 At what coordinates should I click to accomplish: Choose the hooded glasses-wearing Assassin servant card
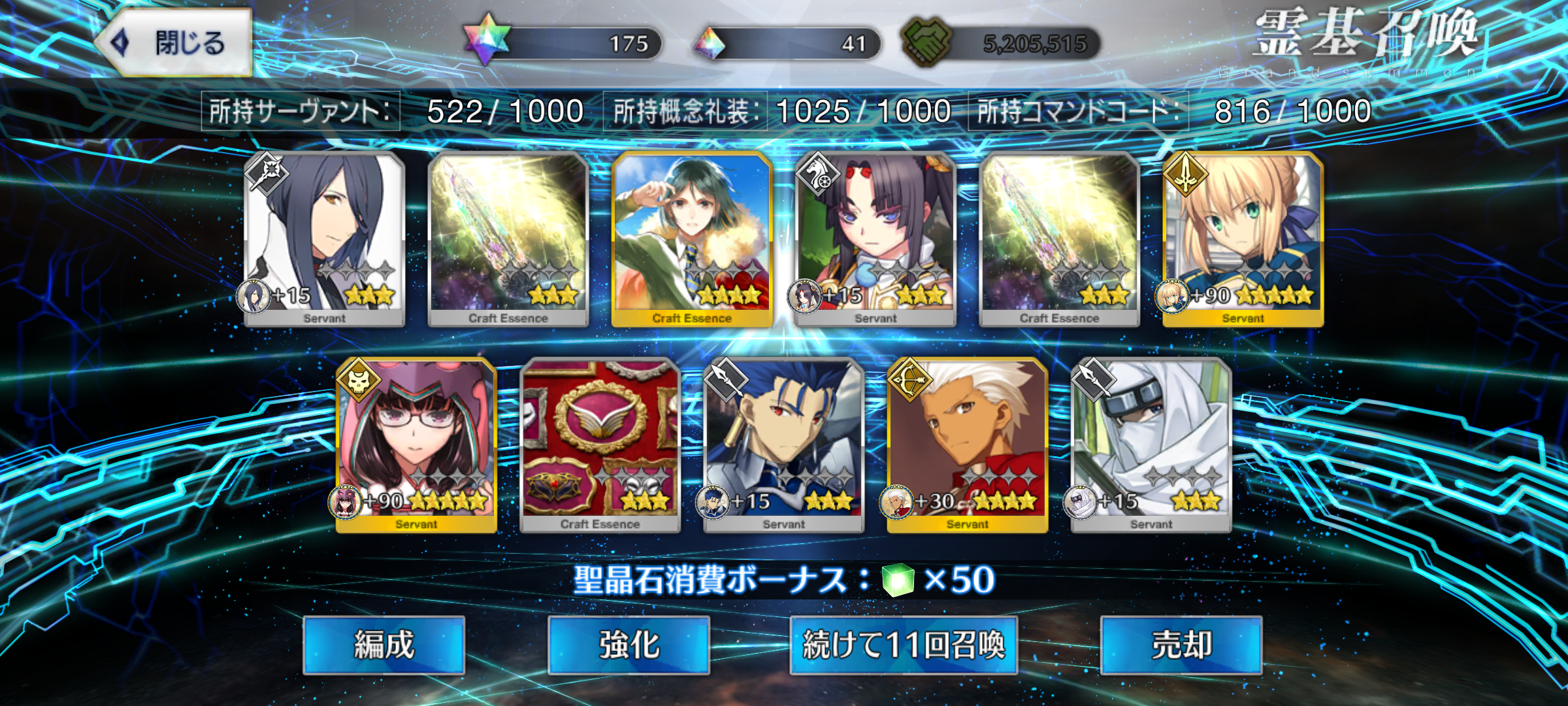click(x=416, y=445)
